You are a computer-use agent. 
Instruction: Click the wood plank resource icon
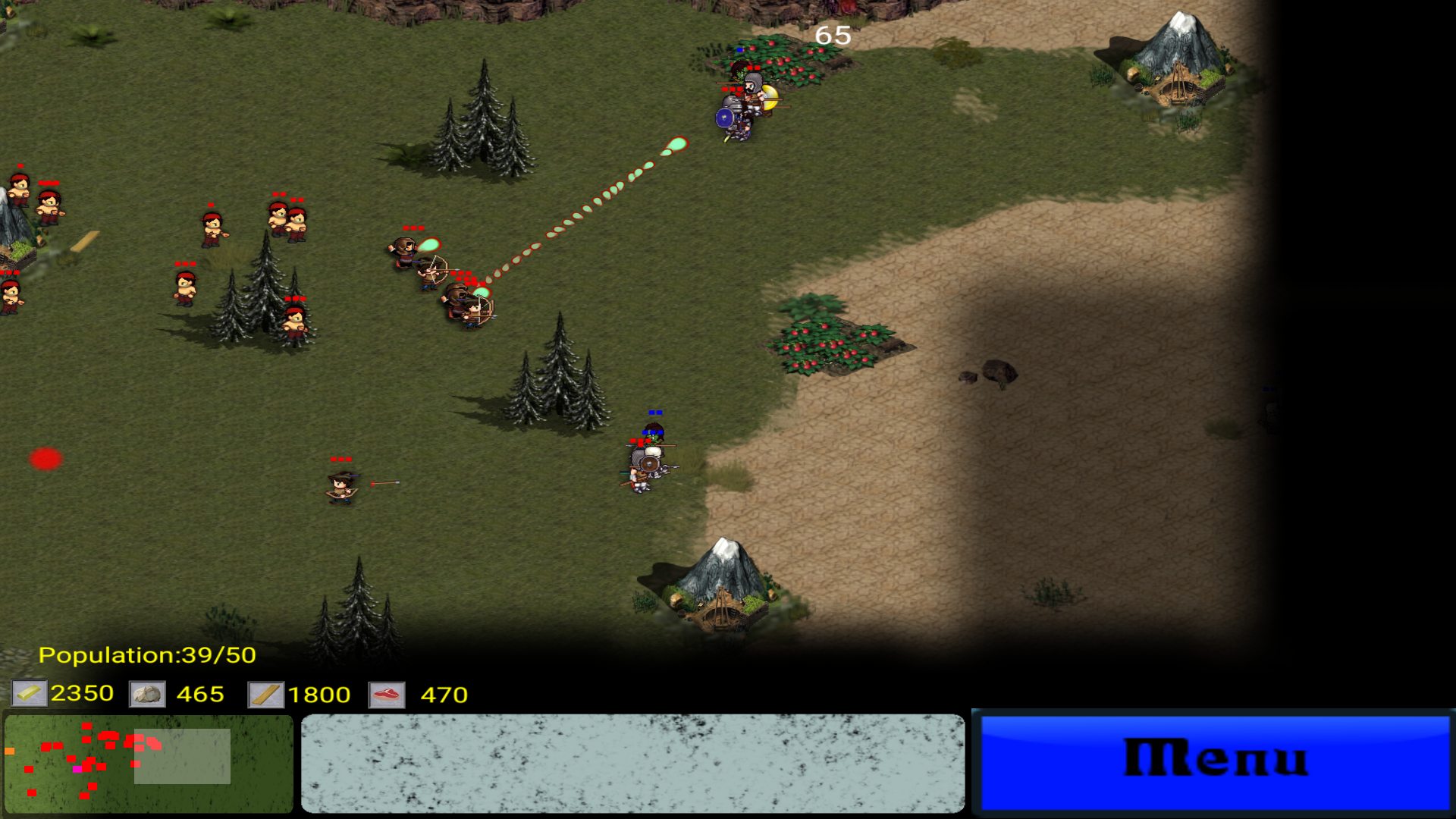click(x=267, y=694)
